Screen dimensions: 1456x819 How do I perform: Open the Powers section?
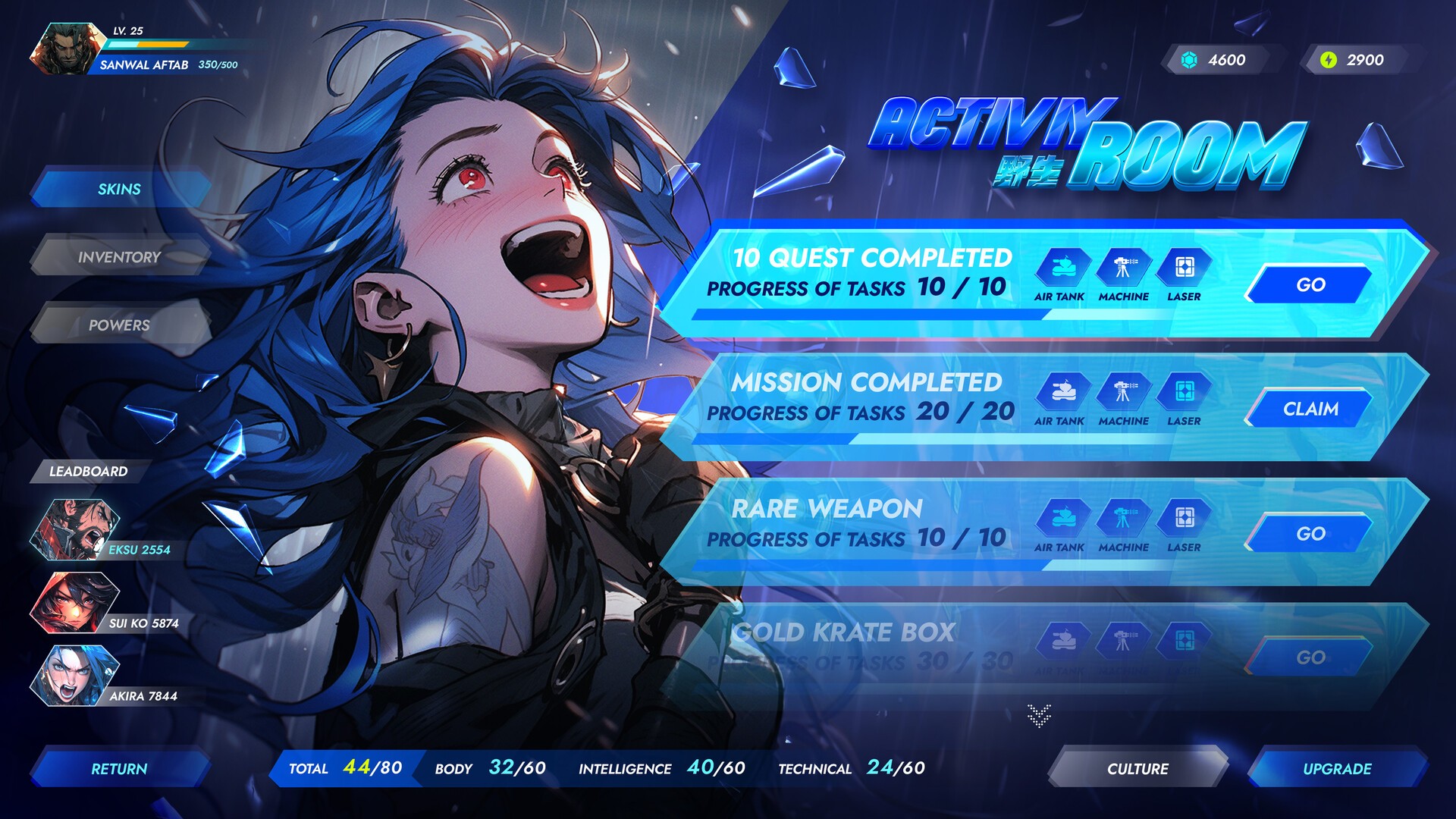coord(119,326)
